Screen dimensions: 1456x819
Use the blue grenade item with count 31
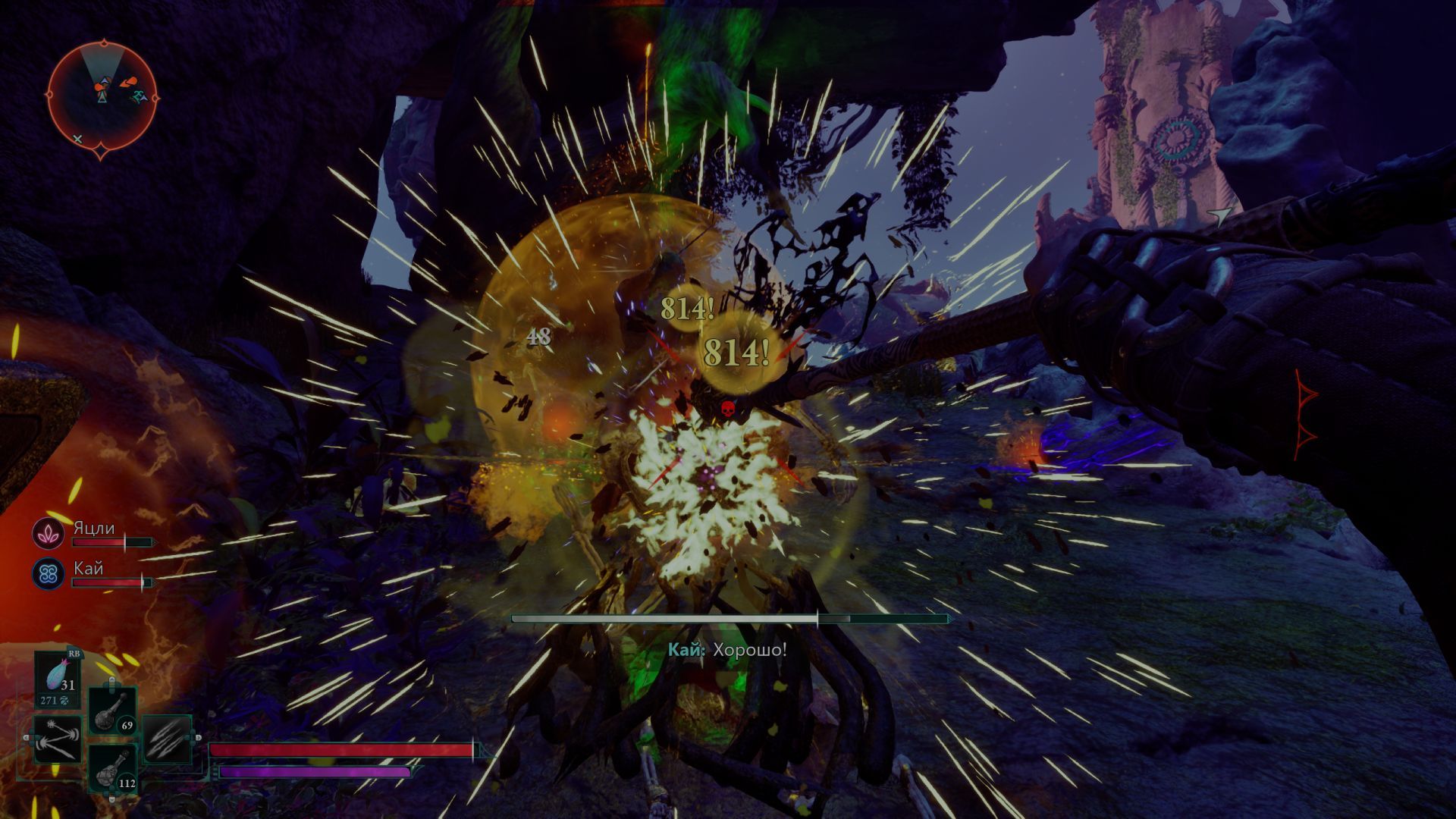click(58, 678)
